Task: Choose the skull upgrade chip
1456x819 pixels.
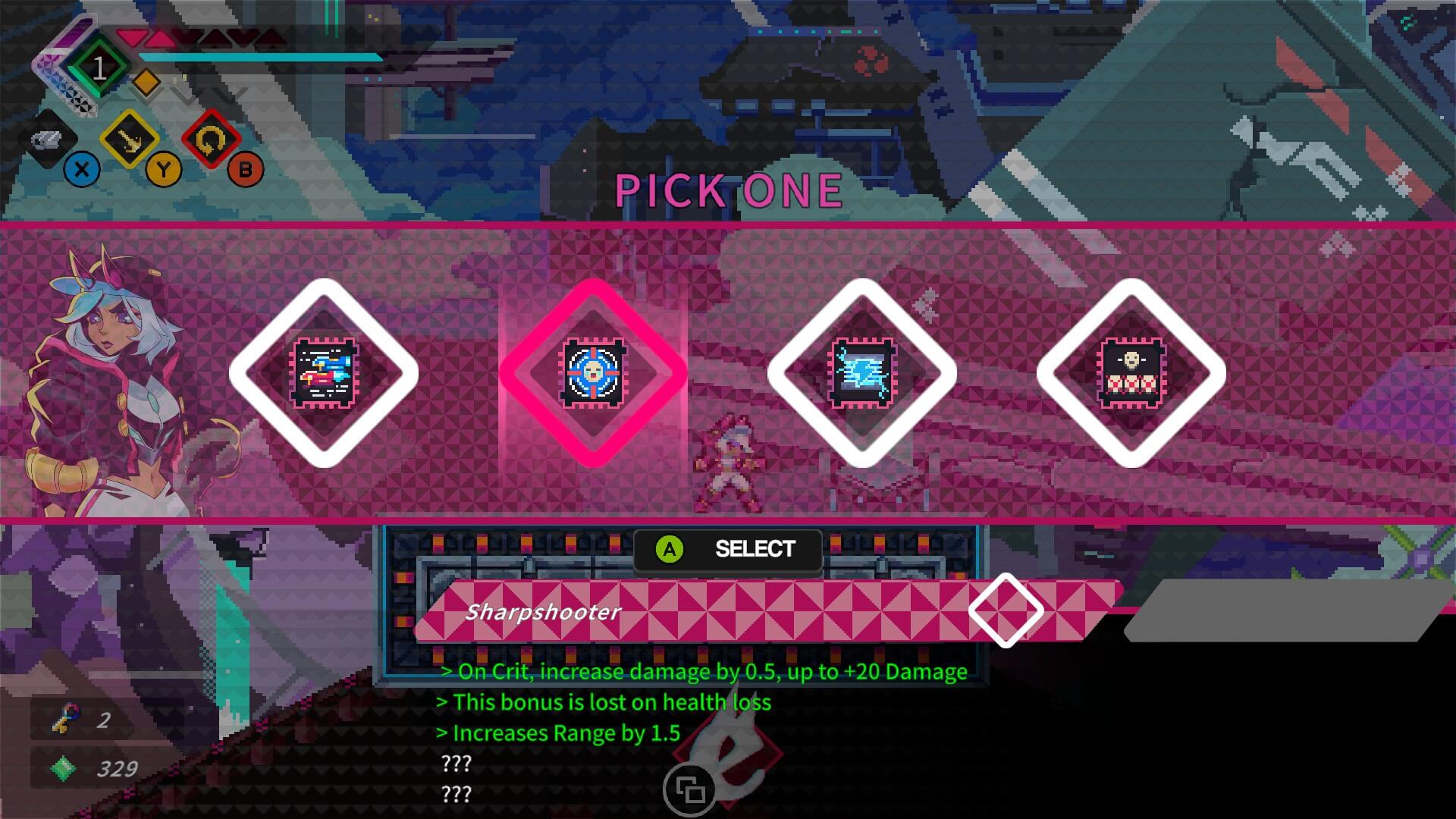Action: pyautogui.click(x=1131, y=372)
